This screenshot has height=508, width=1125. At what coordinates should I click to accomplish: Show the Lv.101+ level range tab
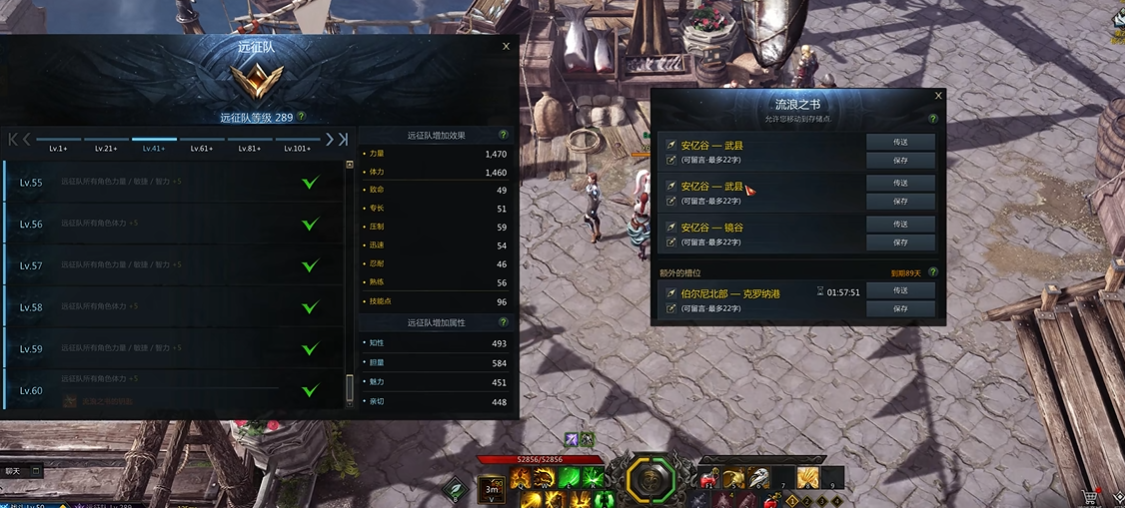click(297, 148)
